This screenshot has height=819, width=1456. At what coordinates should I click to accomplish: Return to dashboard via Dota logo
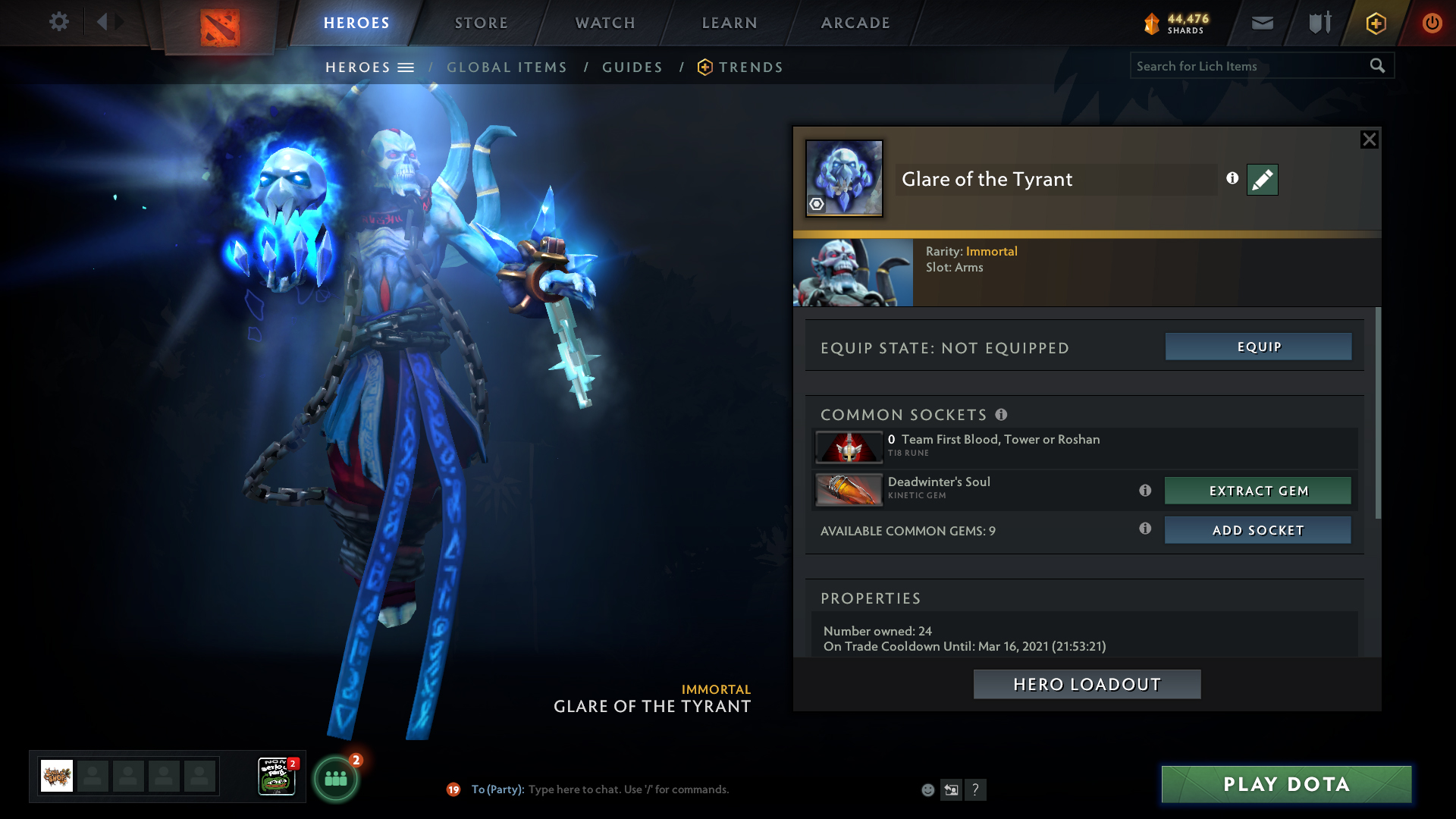click(x=220, y=27)
